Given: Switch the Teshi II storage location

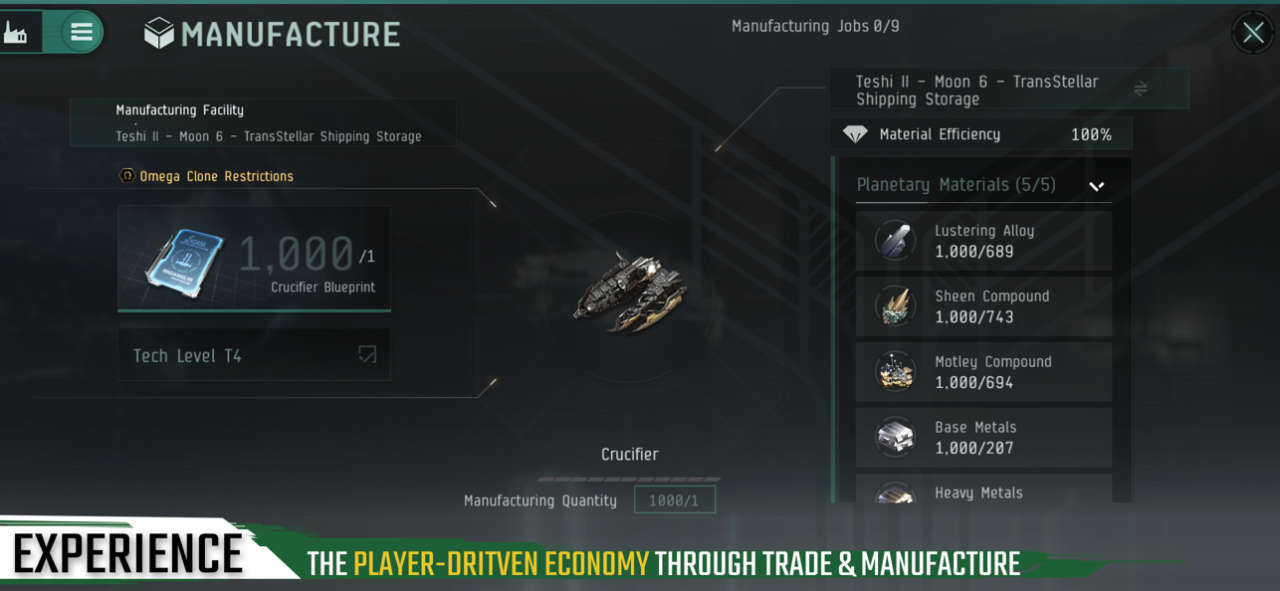Looking at the screenshot, I should coord(1140,89).
